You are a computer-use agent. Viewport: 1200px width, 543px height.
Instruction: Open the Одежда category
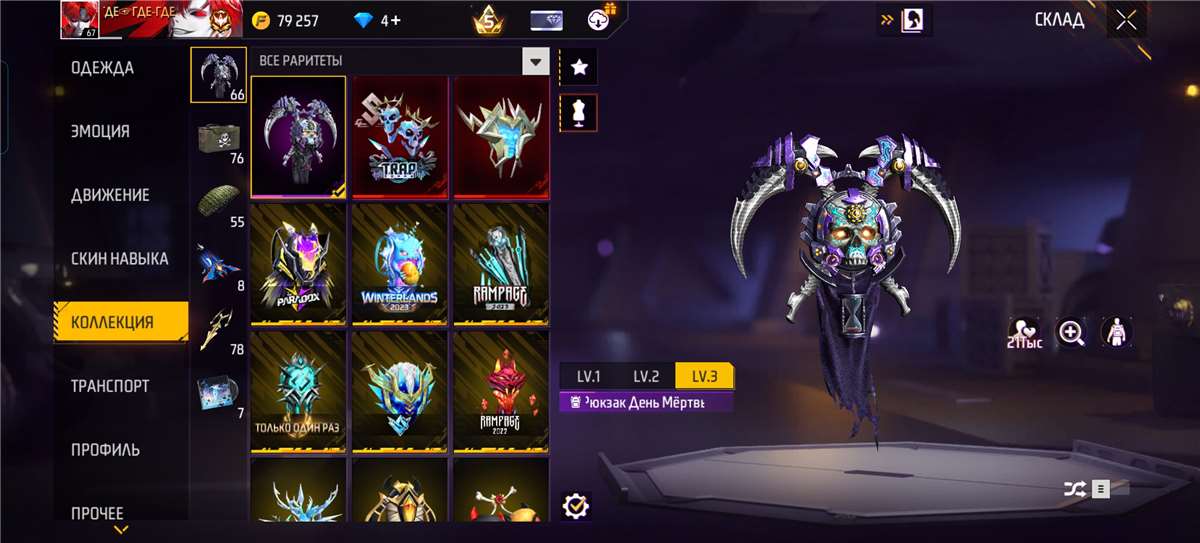click(102, 68)
